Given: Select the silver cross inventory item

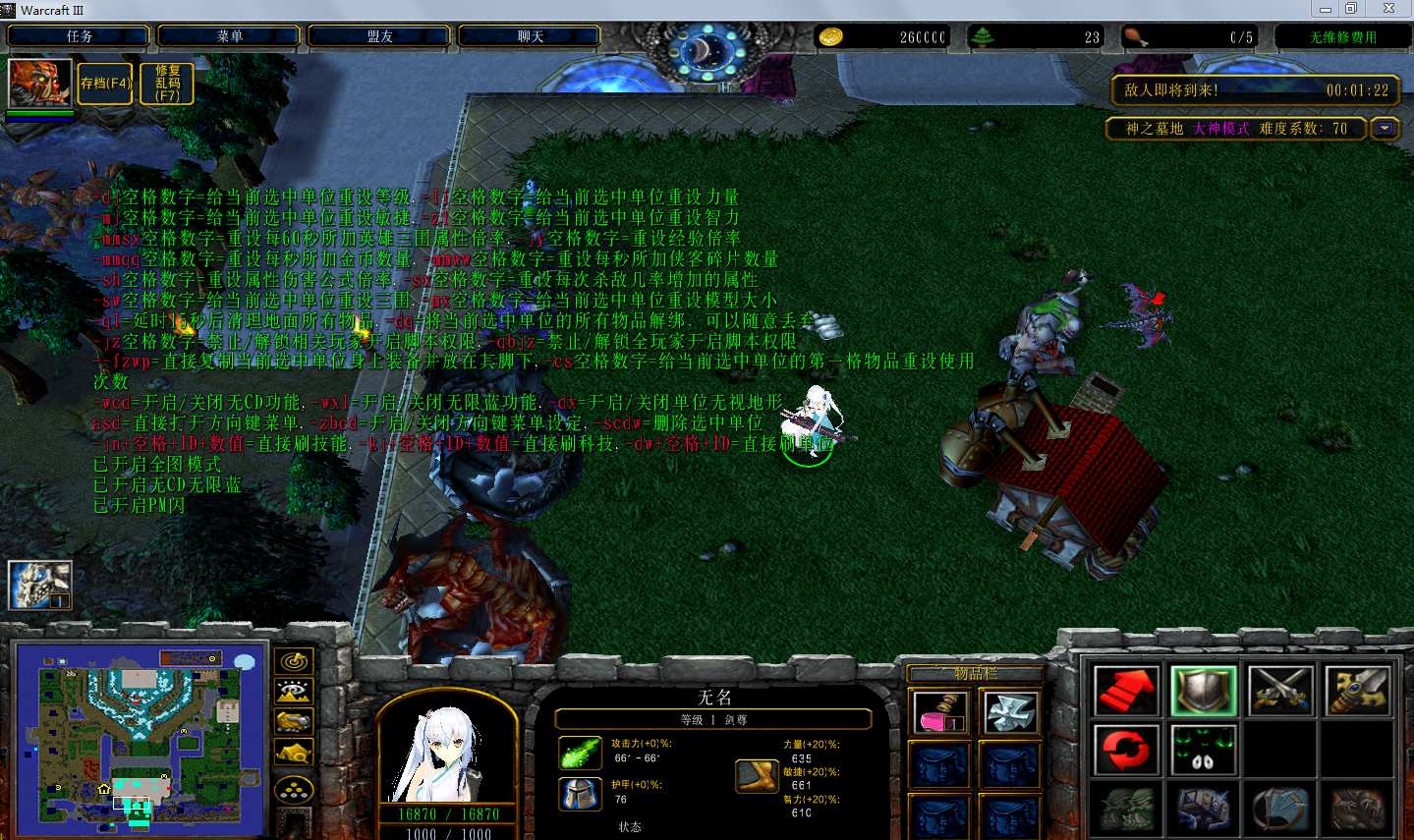Looking at the screenshot, I should (1010, 712).
